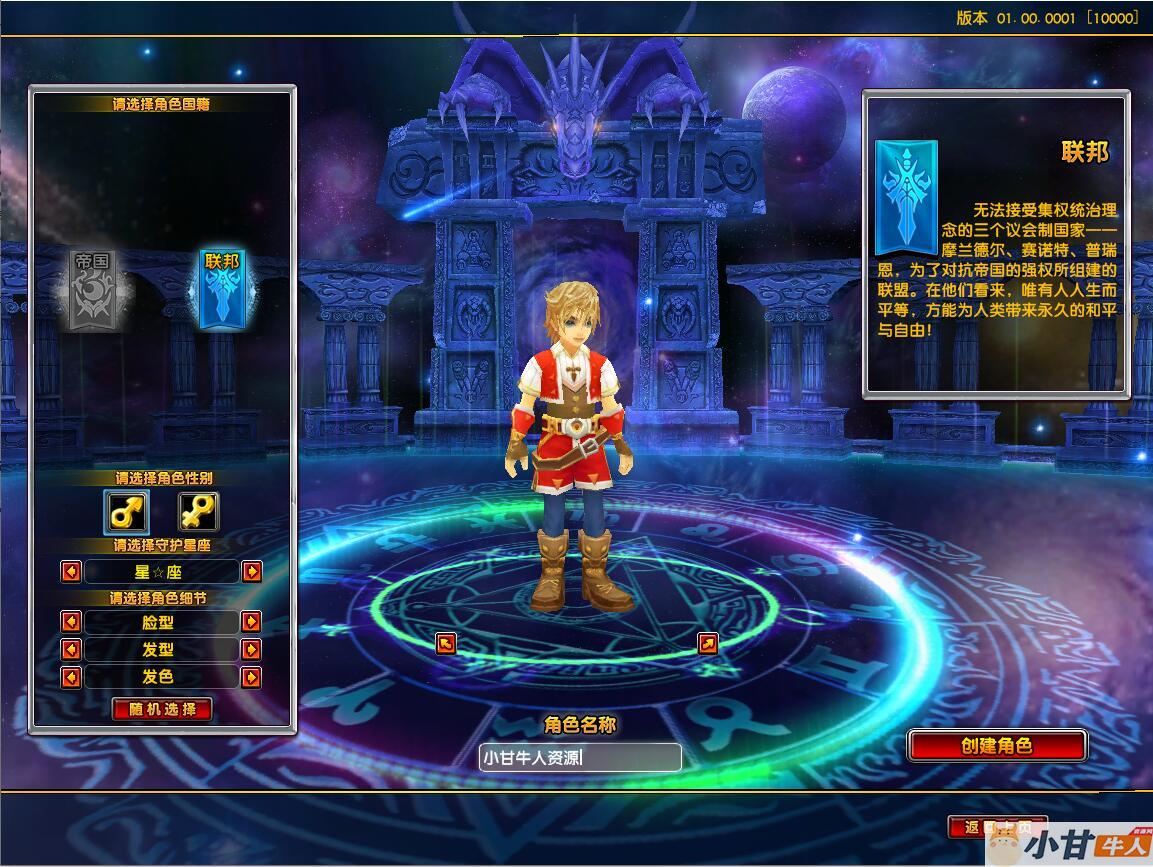Cycle back 发型 hairstyle option
The image size is (1153, 867).
[x=71, y=649]
